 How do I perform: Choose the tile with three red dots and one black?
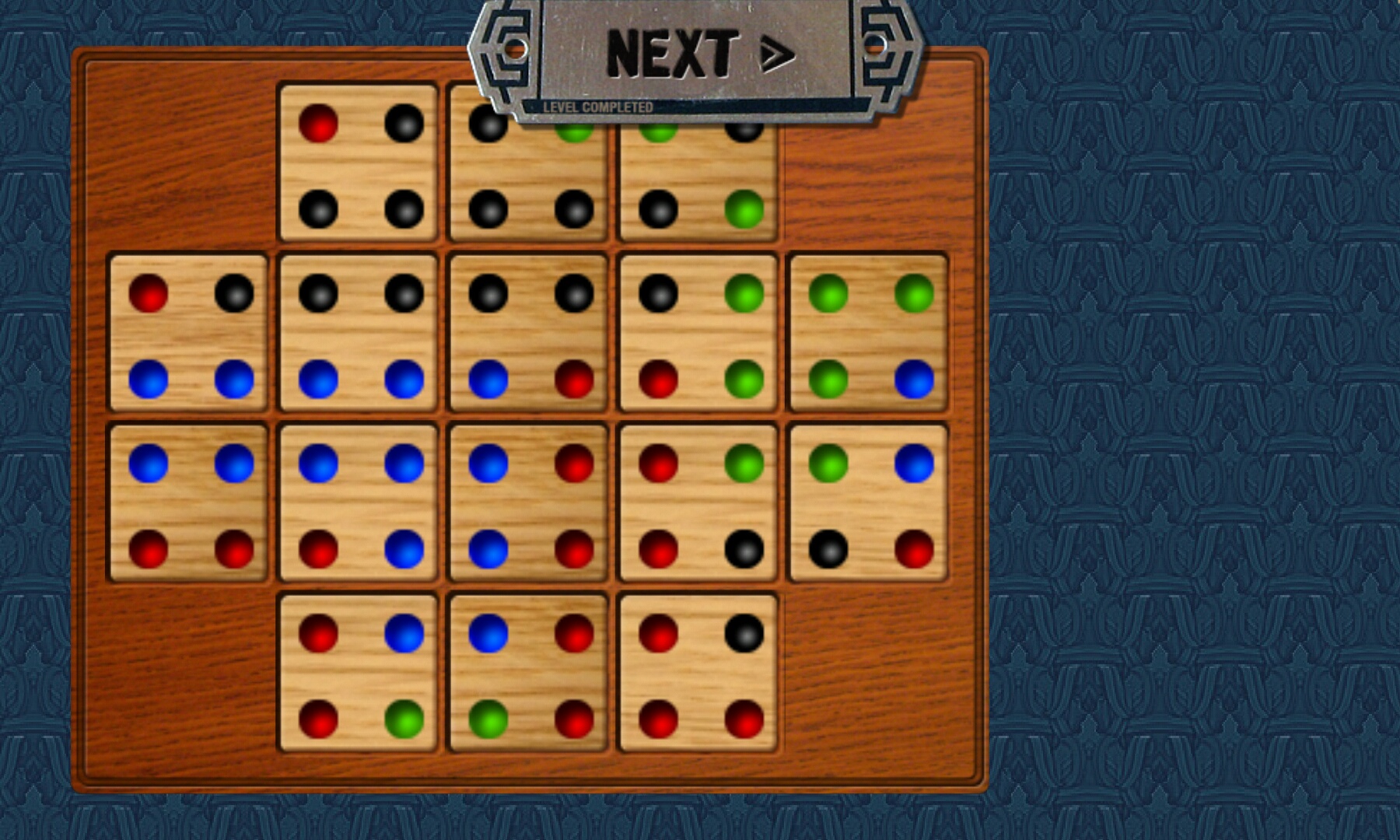698,674
